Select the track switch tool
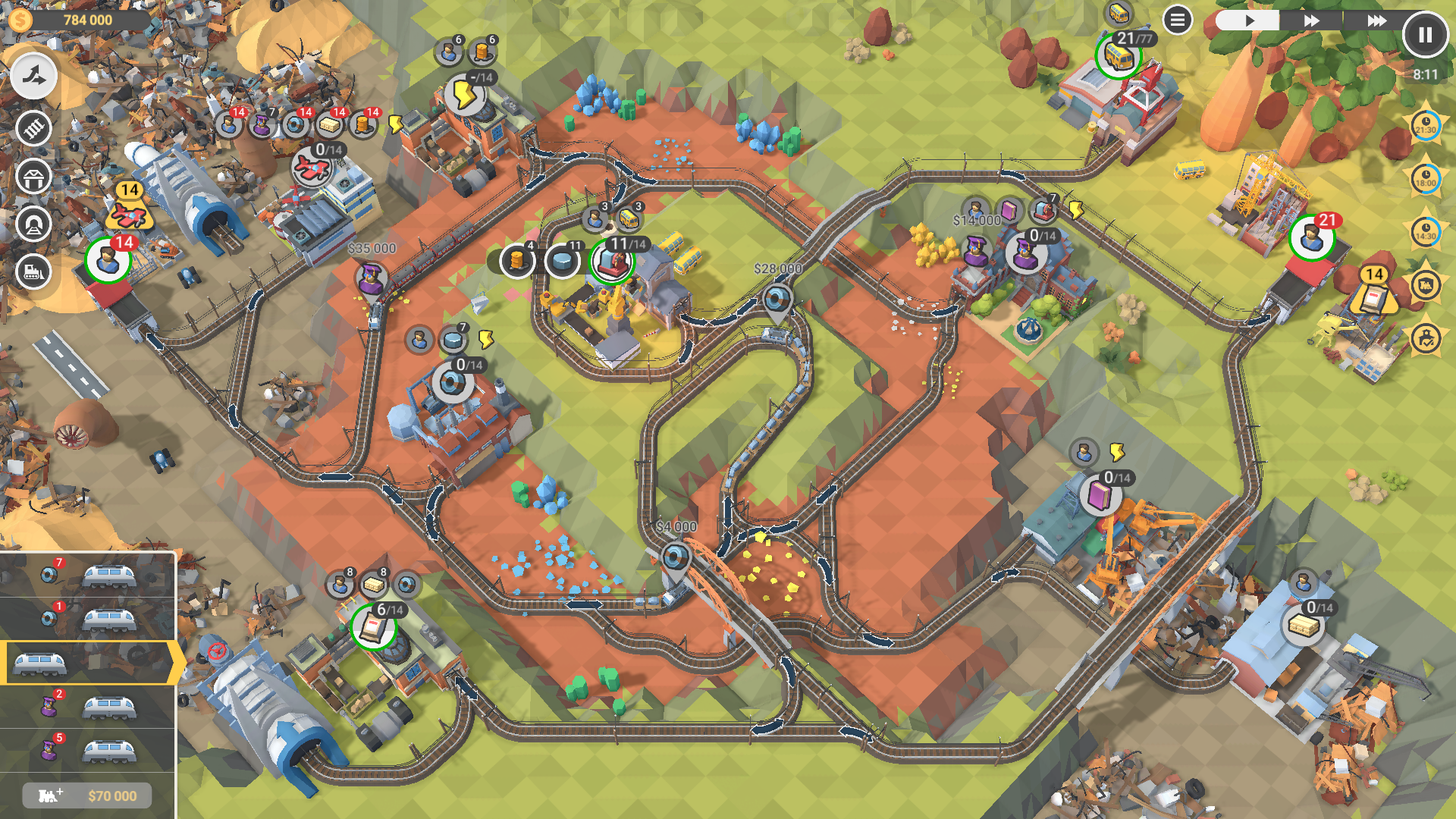The image size is (1456, 819). (x=33, y=76)
